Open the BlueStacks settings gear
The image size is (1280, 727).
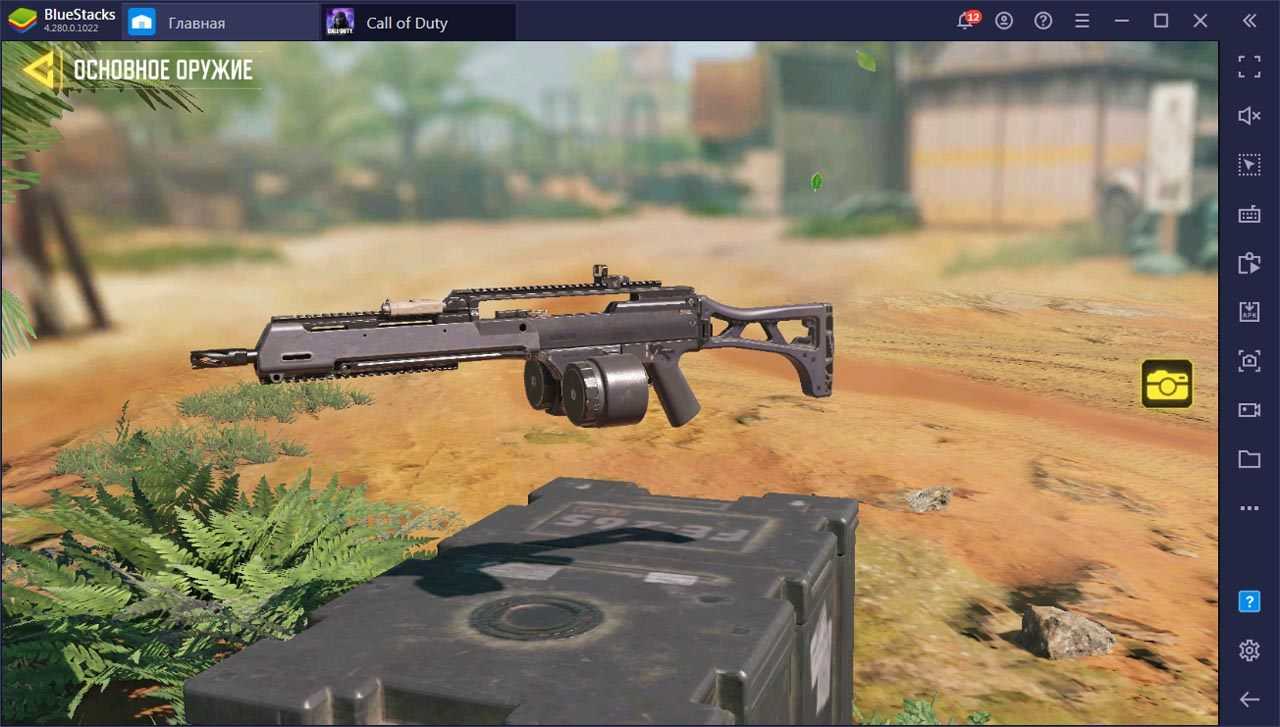(1249, 651)
